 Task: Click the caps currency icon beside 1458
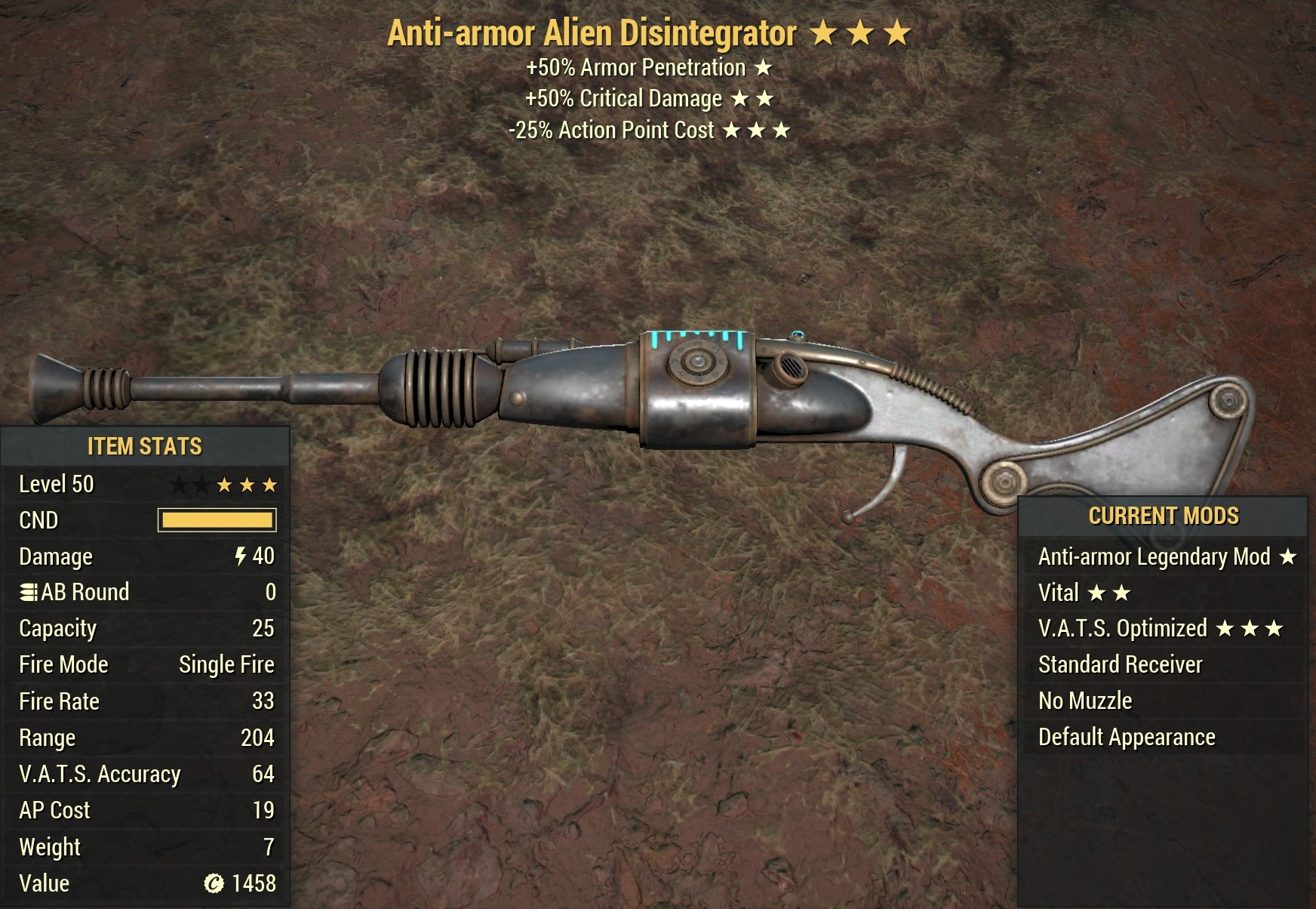click(214, 883)
